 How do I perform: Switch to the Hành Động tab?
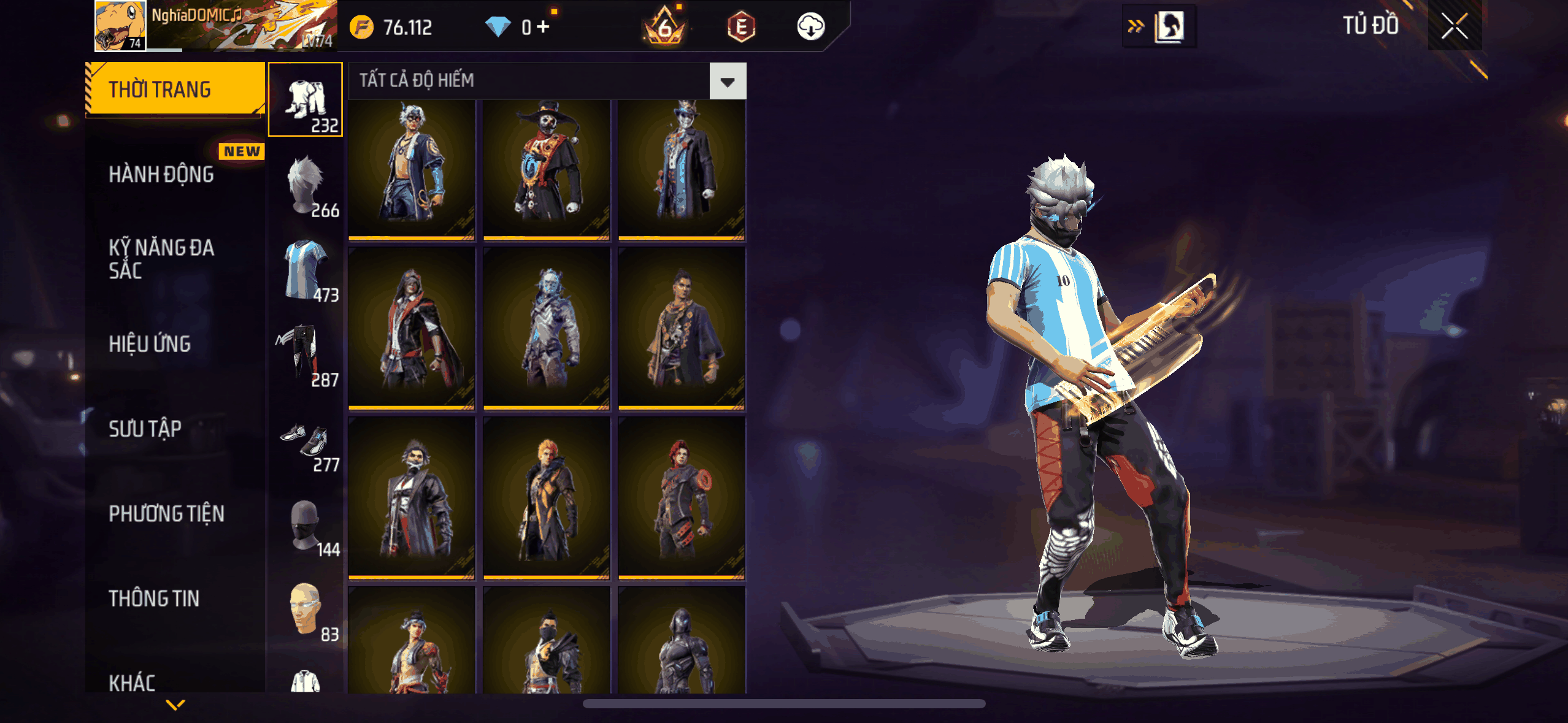click(x=161, y=175)
